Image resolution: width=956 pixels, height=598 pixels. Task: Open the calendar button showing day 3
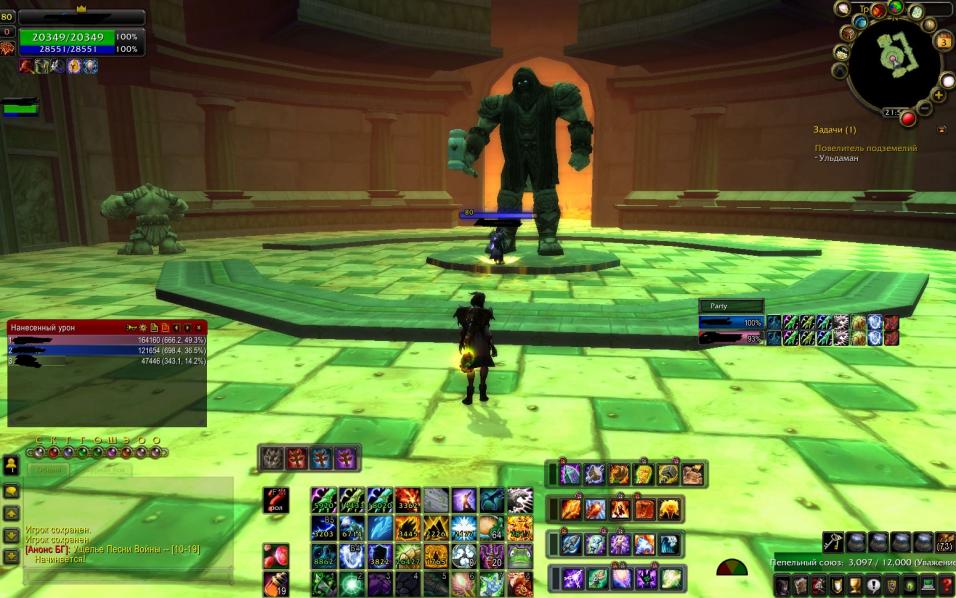pyautogui.click(x=943, y=41)
